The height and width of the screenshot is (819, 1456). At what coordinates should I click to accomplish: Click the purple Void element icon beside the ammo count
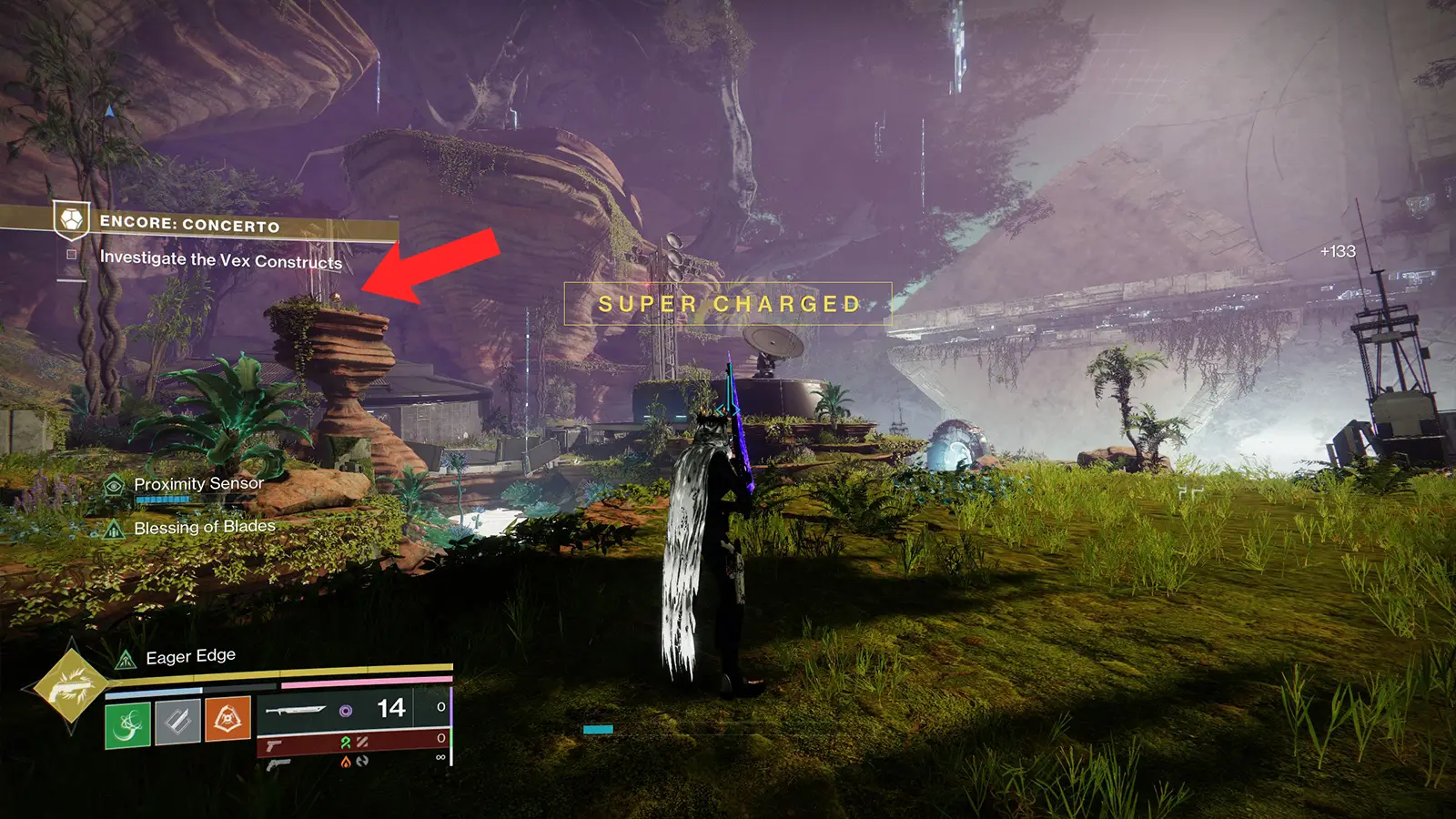coord(346,710)
